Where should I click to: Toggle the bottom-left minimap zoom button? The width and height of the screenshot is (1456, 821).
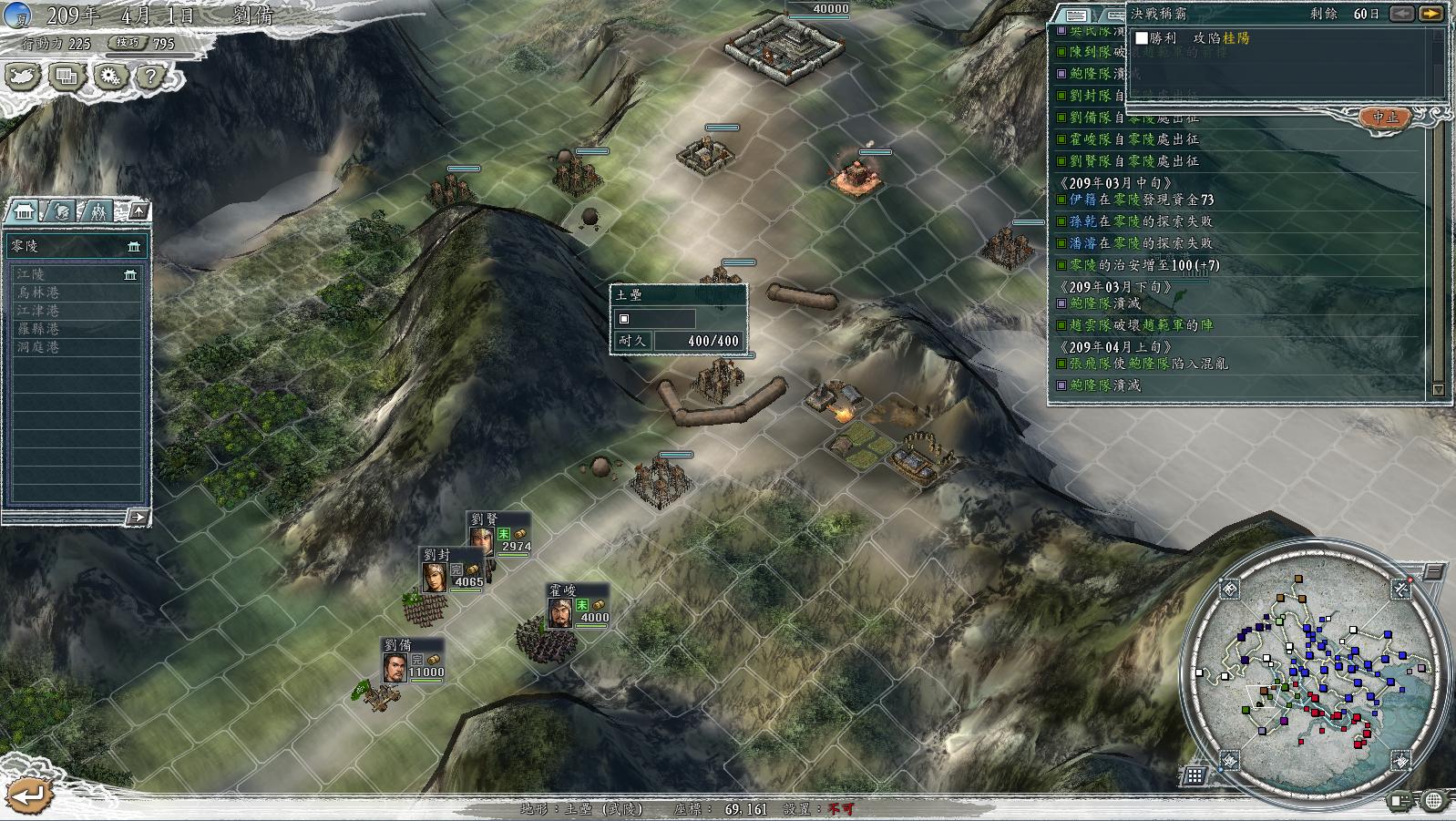(1229, 759)
